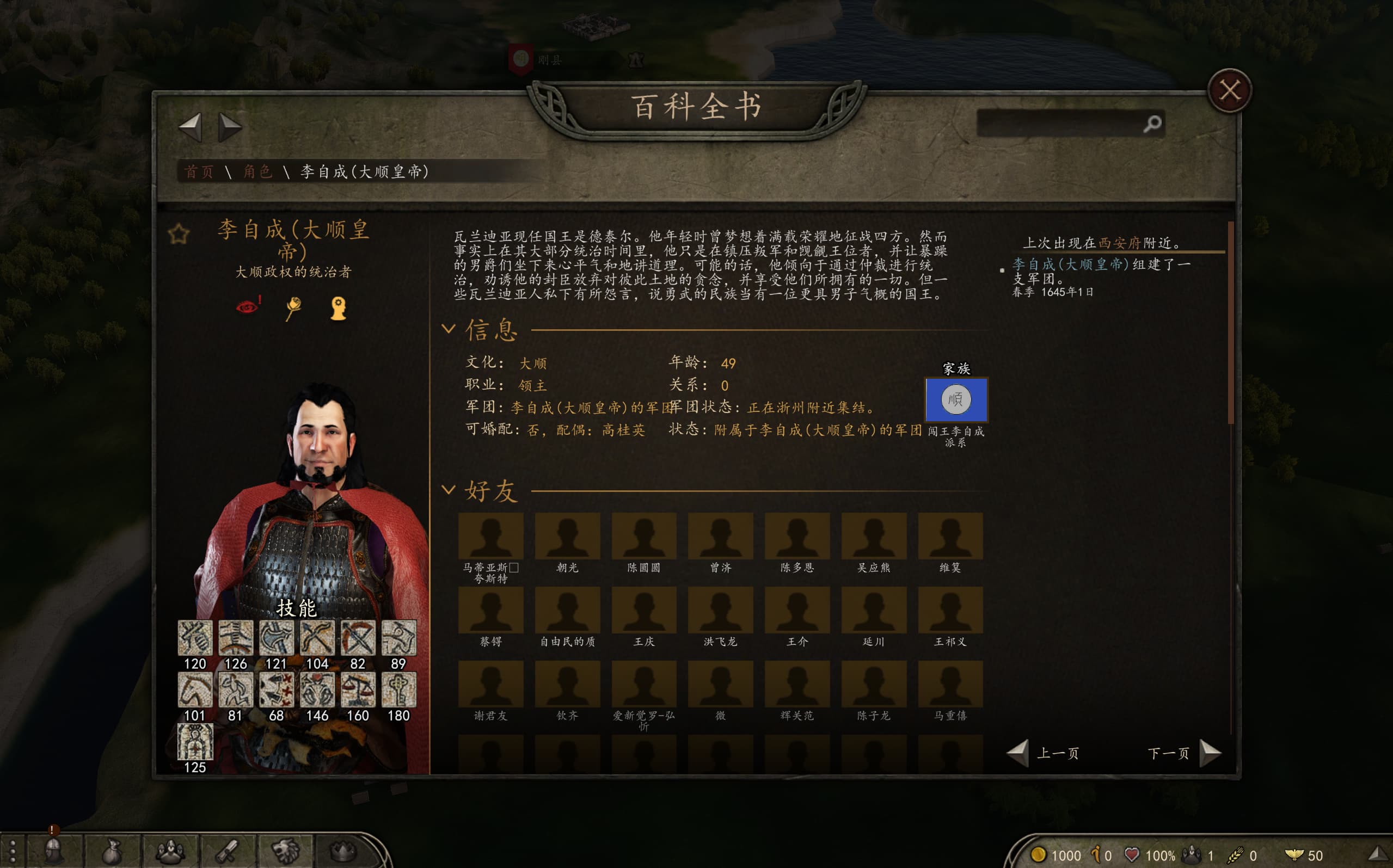Go back with the left history arrow
Screen dimensions: 1393x868
click(191, 126)
